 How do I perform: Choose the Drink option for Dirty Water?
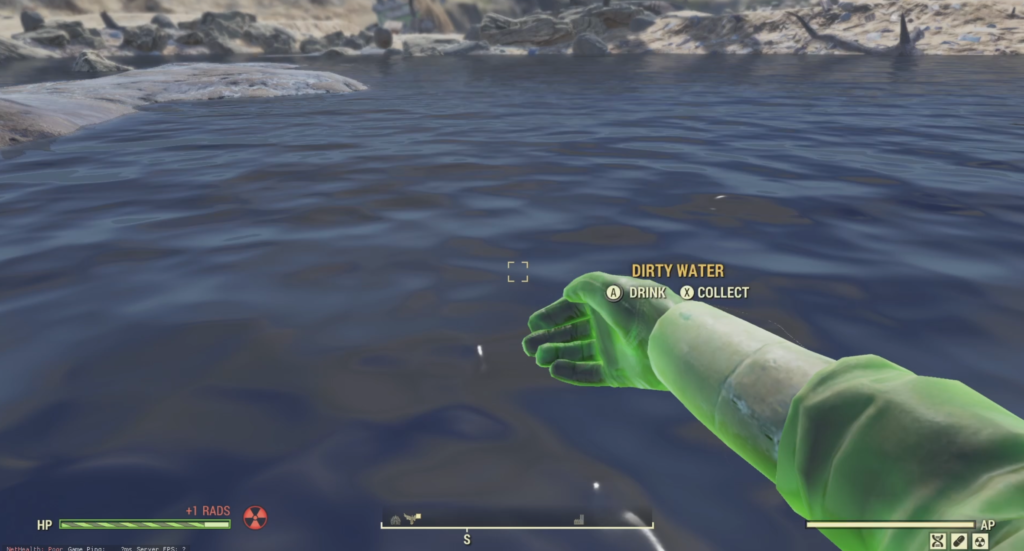click(636, 293)
